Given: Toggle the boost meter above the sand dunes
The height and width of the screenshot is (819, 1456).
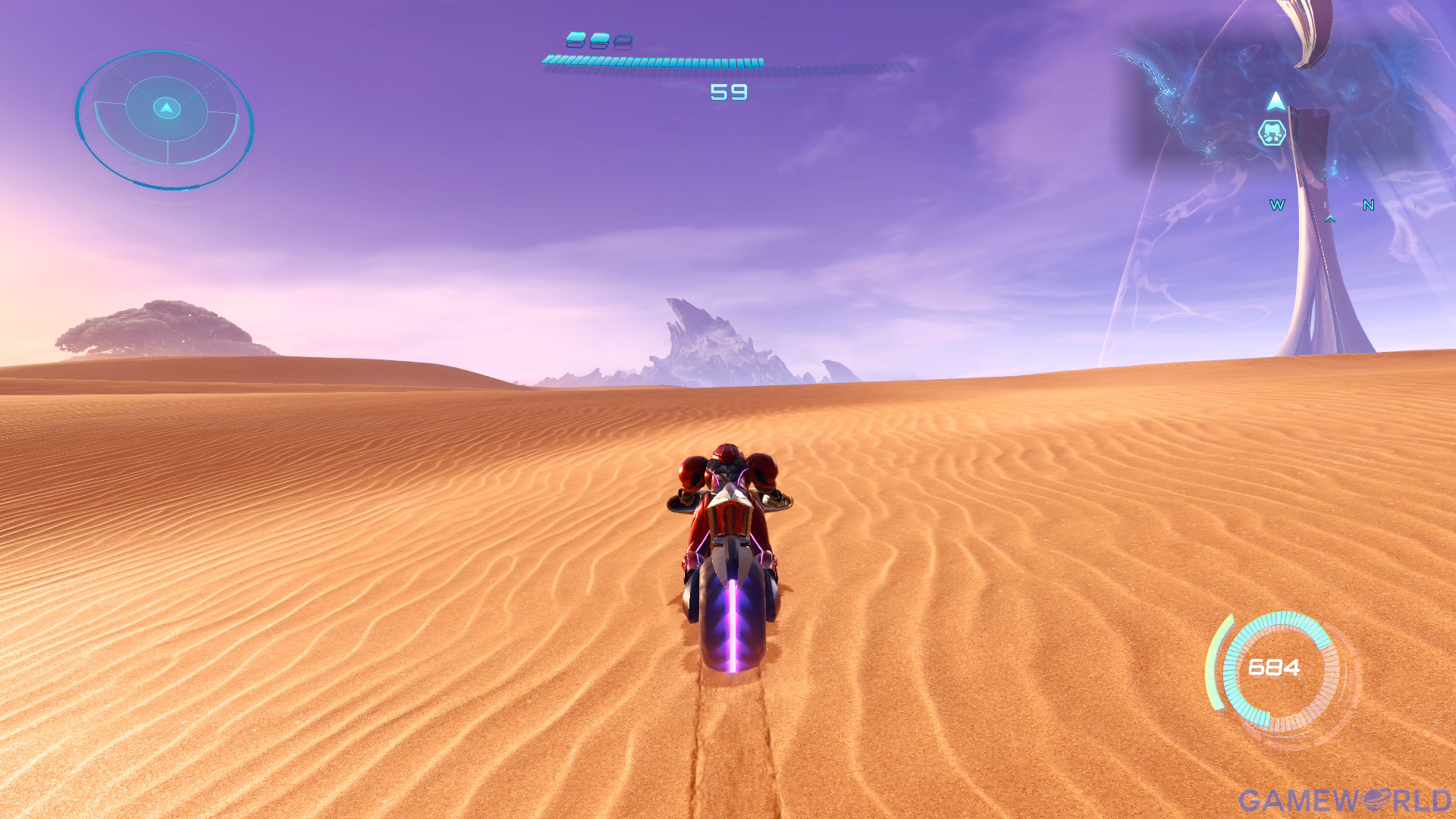Looking at the screenshot, I should pyautogui.click(x=652, y=62).
